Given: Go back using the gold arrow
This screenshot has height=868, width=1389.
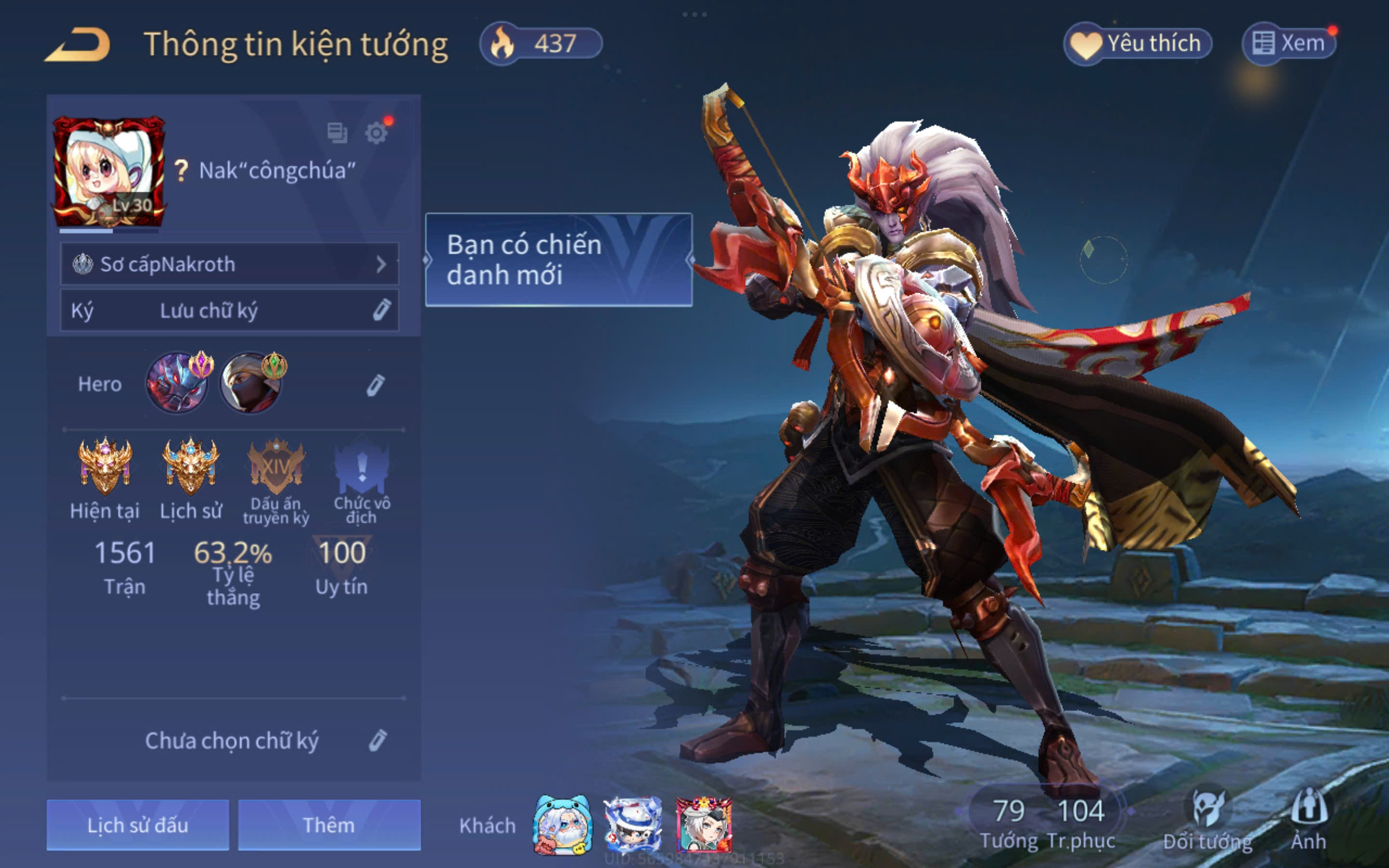Looking at the screenshot, I should (77, 44).
